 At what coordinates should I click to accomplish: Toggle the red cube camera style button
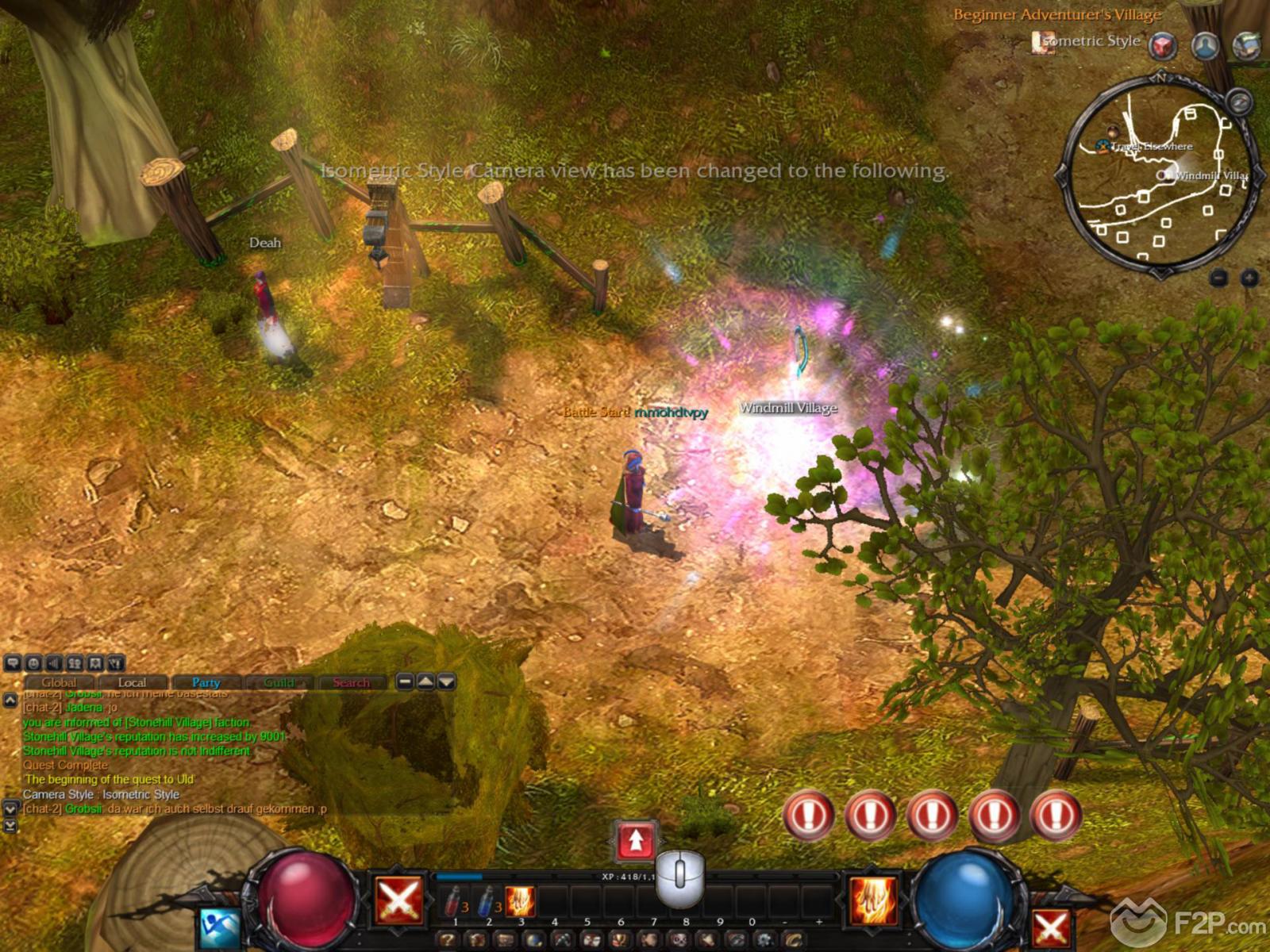tap(1164, 45)
